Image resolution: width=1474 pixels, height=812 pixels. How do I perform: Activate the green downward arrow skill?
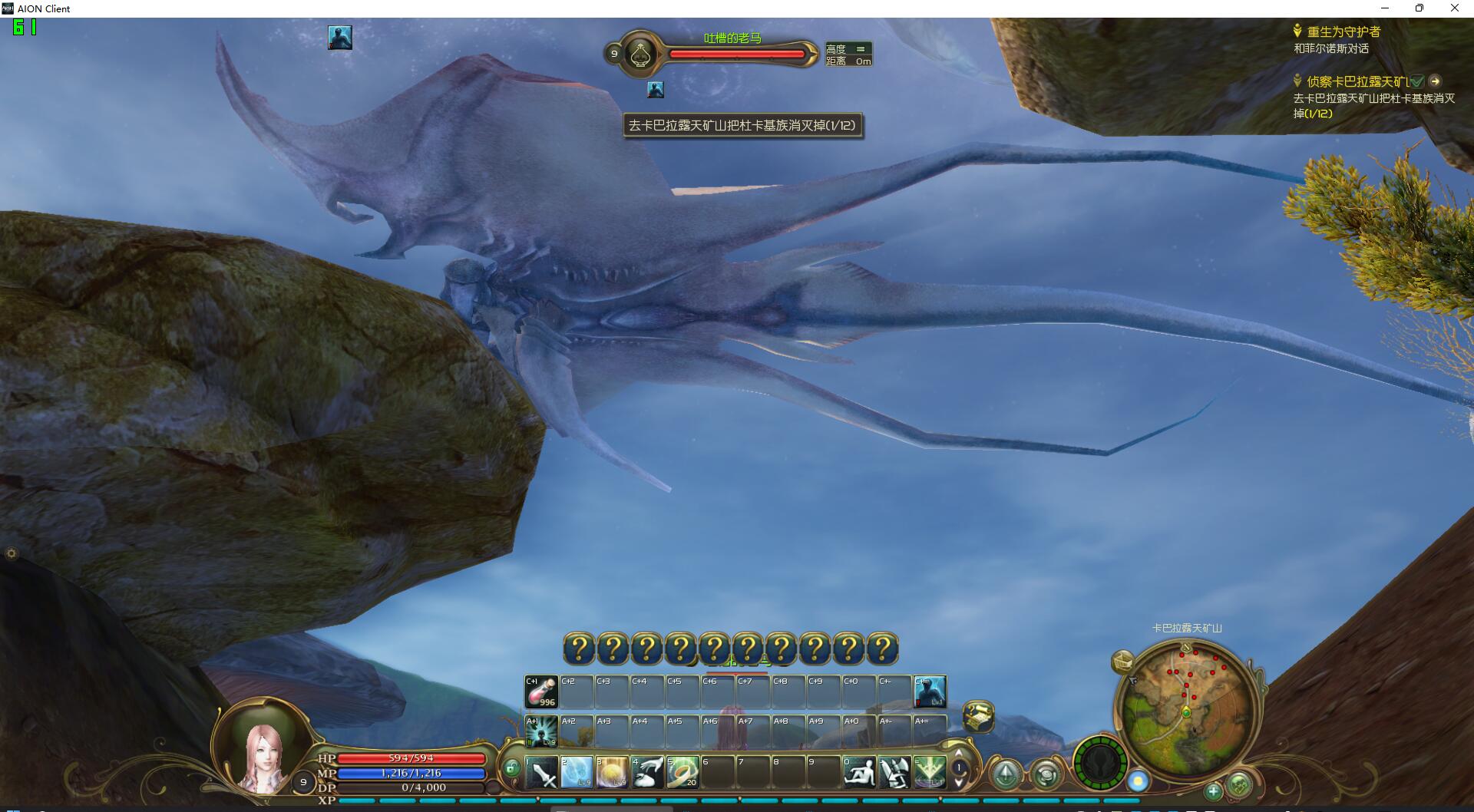[x=929, y=772]
